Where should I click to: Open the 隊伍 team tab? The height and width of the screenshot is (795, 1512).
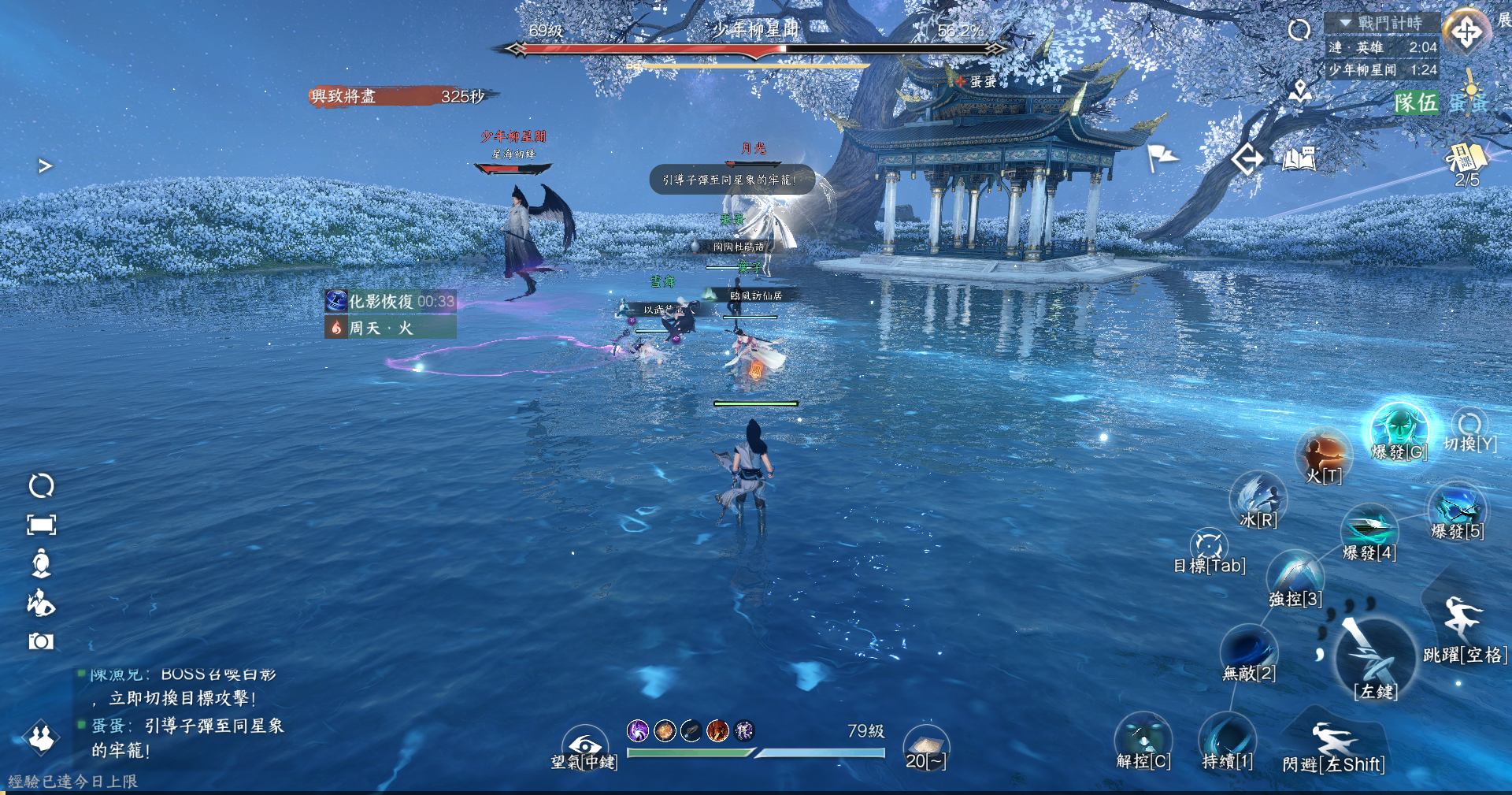click(1416, 102)
